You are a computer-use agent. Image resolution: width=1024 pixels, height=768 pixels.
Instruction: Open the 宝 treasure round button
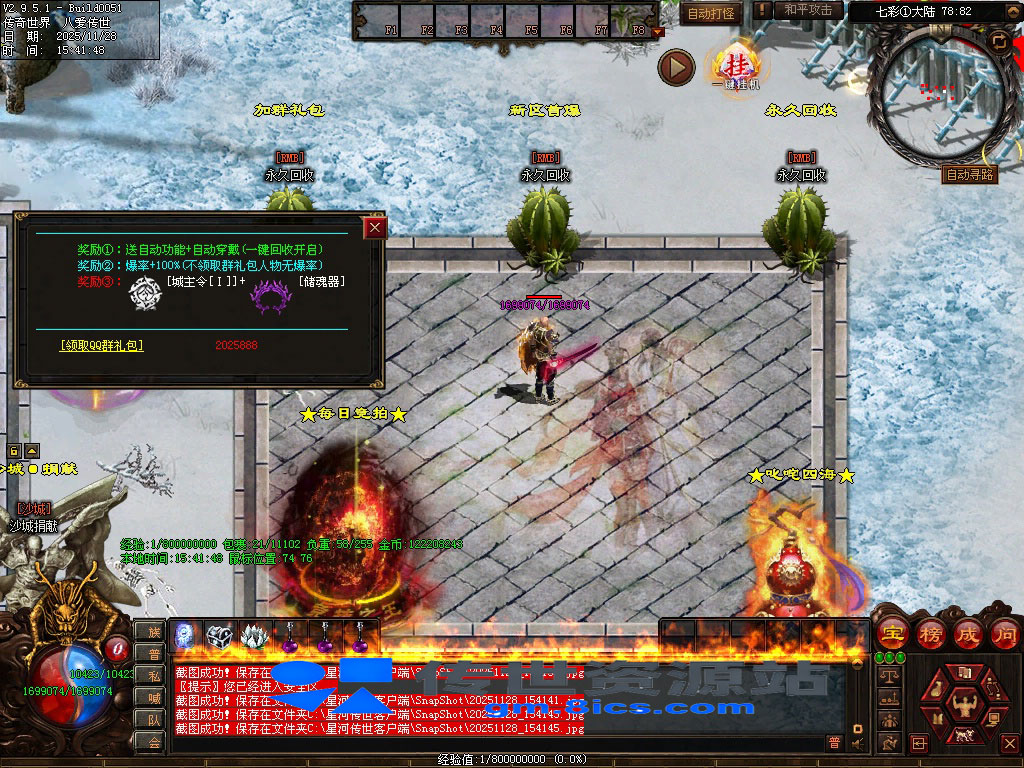click(892, 633)
